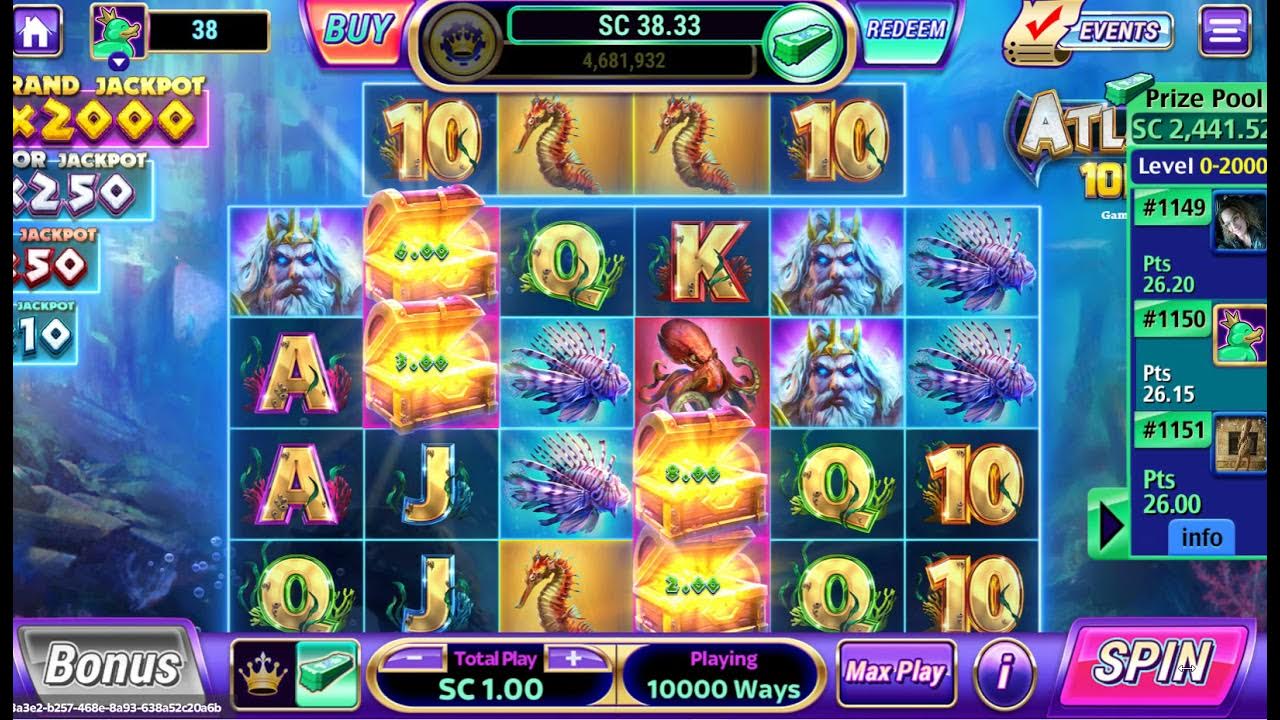1280x720 pixels.
Task: Hit the pink SPIN button
Action: click(x=1153, y=664)
